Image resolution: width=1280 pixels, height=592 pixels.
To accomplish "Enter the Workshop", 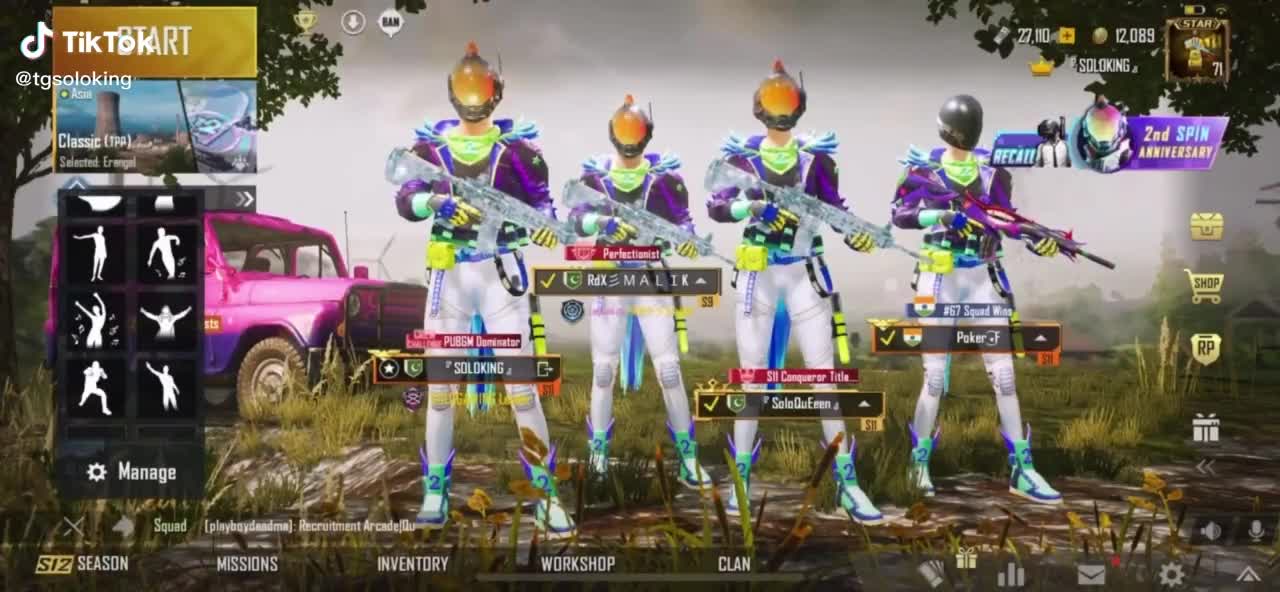I will click(577, 564).
